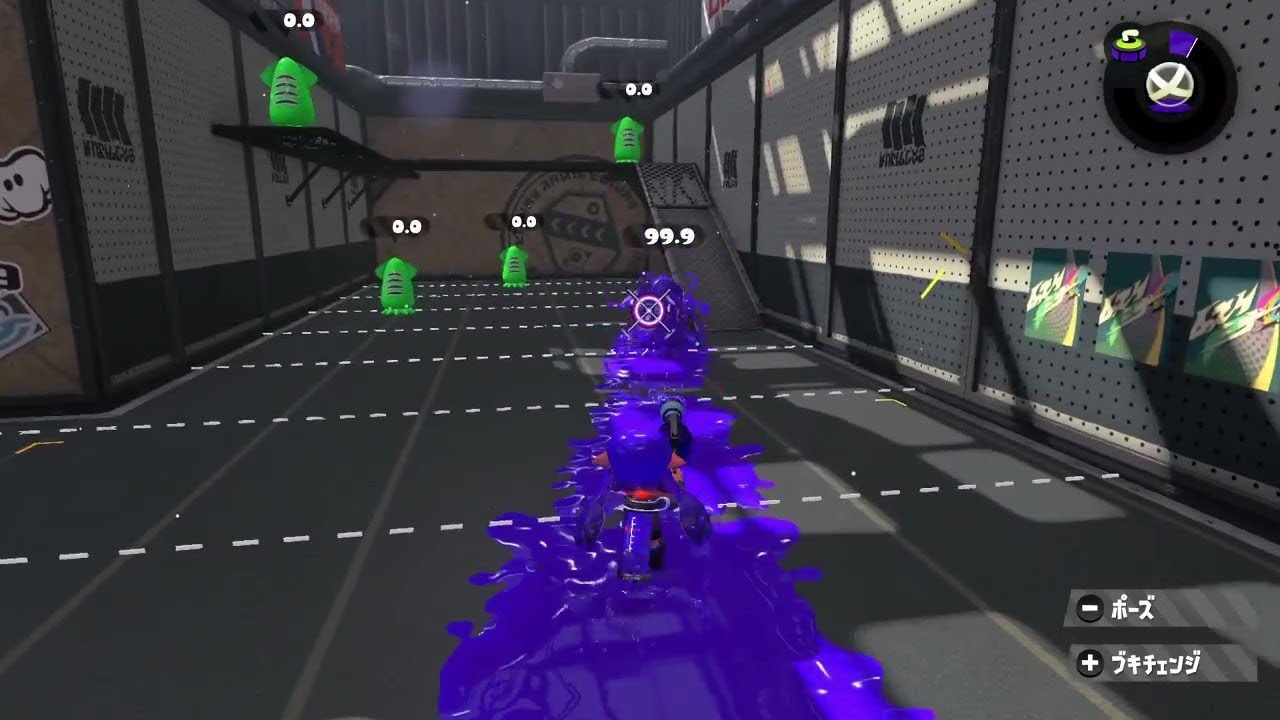Click the targeting reticle on the balloon

pos(648,313)
